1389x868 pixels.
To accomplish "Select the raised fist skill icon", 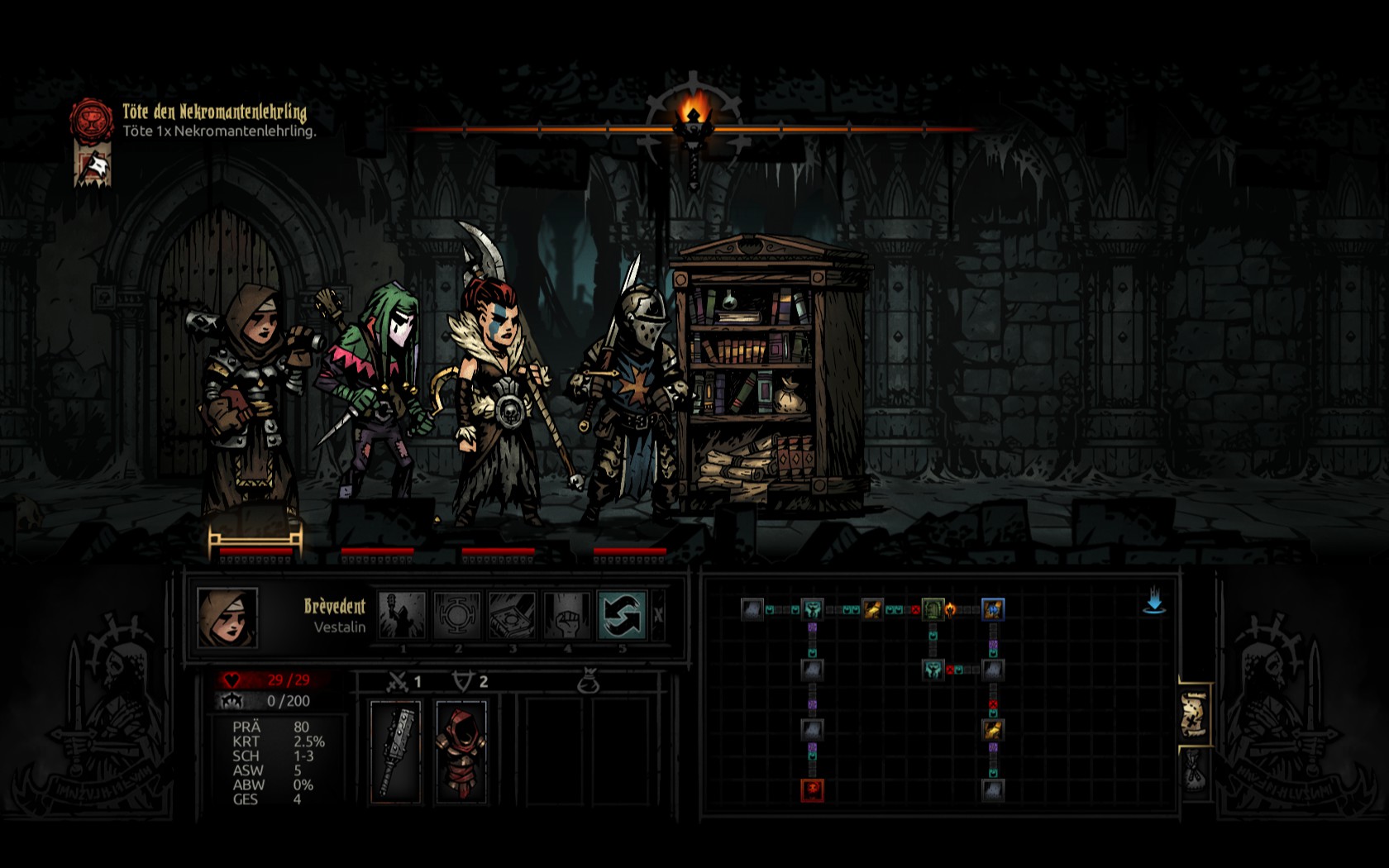I will 567,616.
